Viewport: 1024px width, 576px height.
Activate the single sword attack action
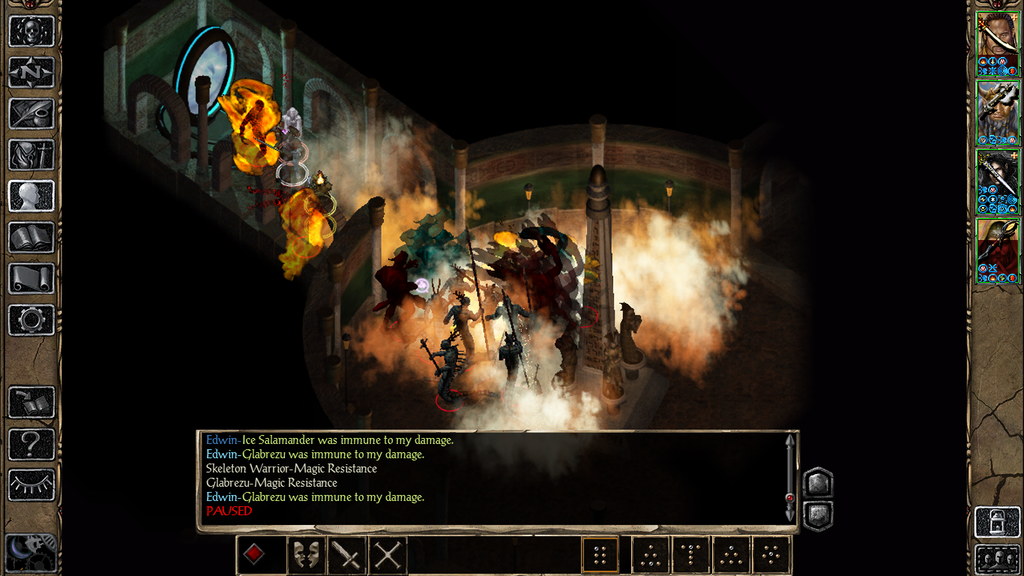[x=346, y=554]
